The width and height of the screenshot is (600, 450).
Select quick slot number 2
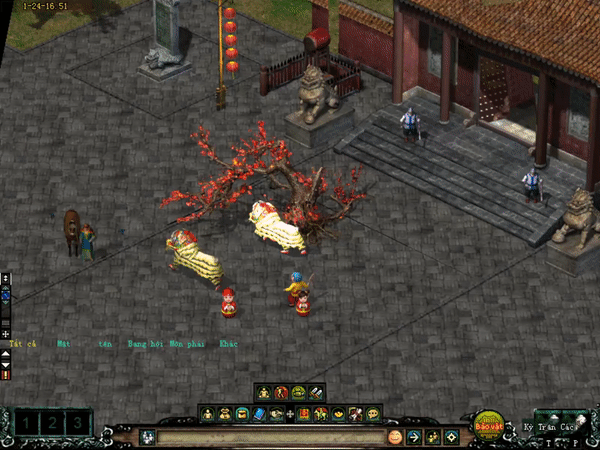tap(50, 423)
